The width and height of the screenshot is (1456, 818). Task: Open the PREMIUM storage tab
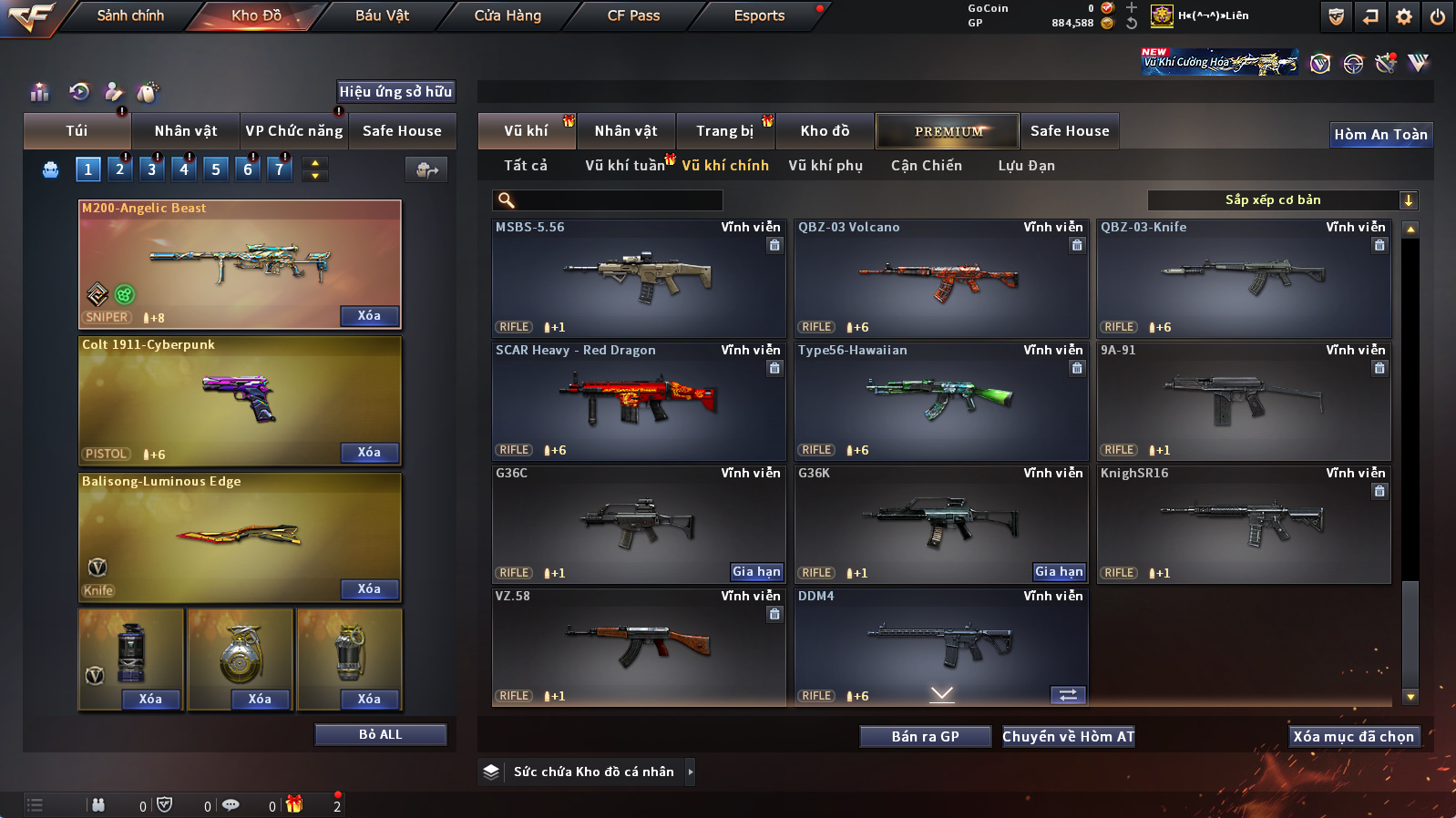pos(948,131)
